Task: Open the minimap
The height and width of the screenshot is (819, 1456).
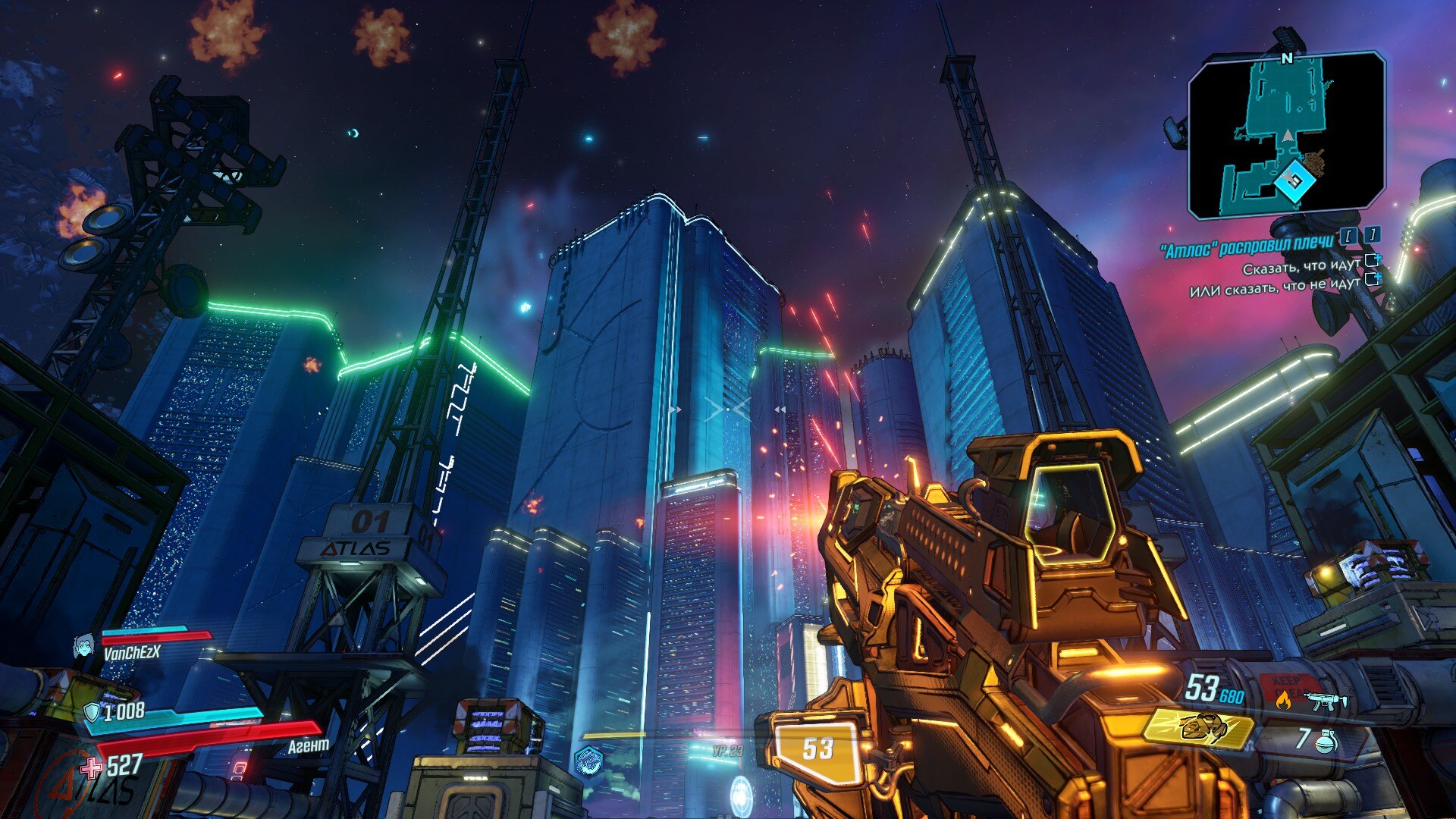Action: pyautogui.click(x=1286, y=135)
